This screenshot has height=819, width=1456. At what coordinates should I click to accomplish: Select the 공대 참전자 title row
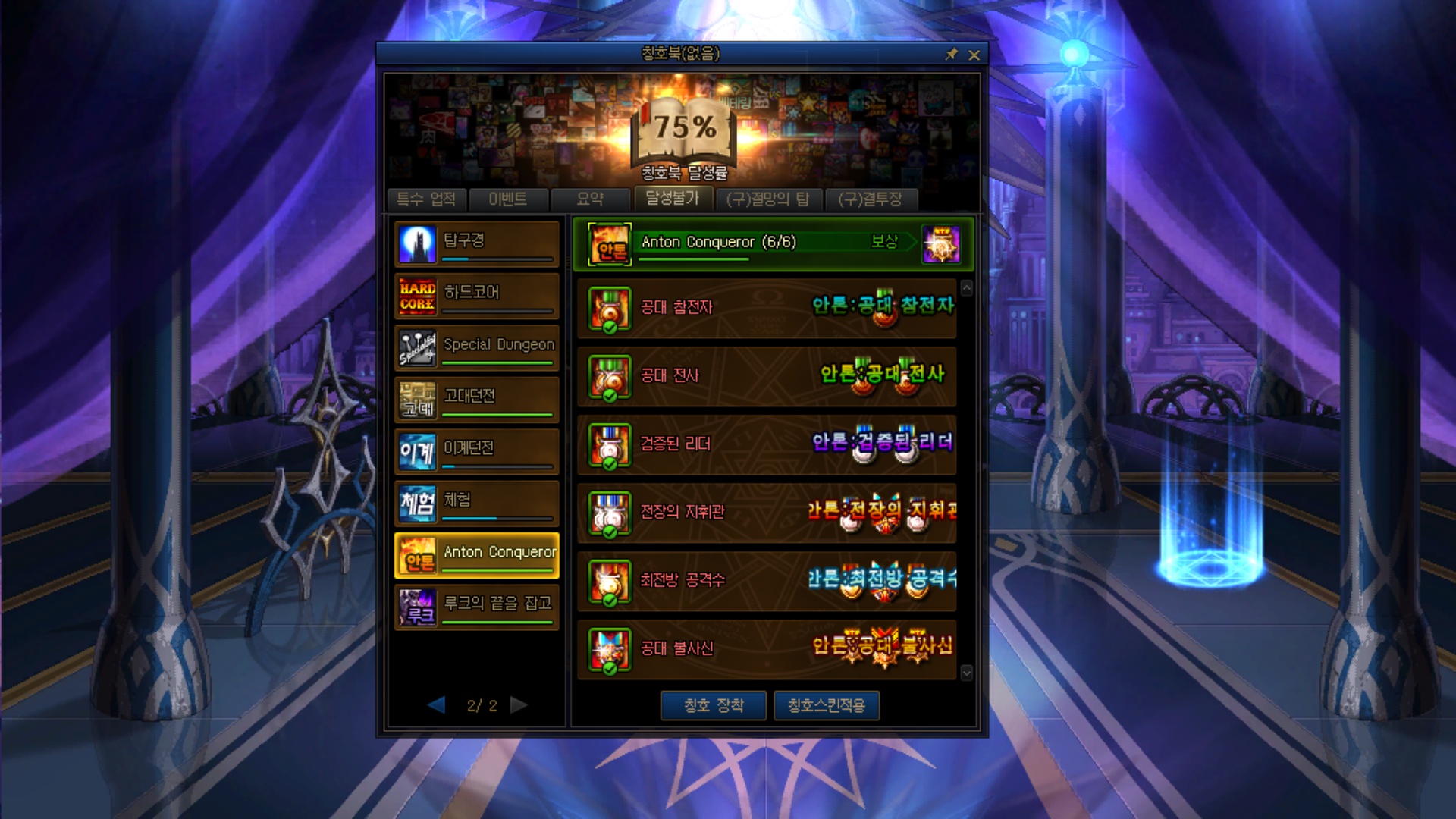click(x=766, y=308)
